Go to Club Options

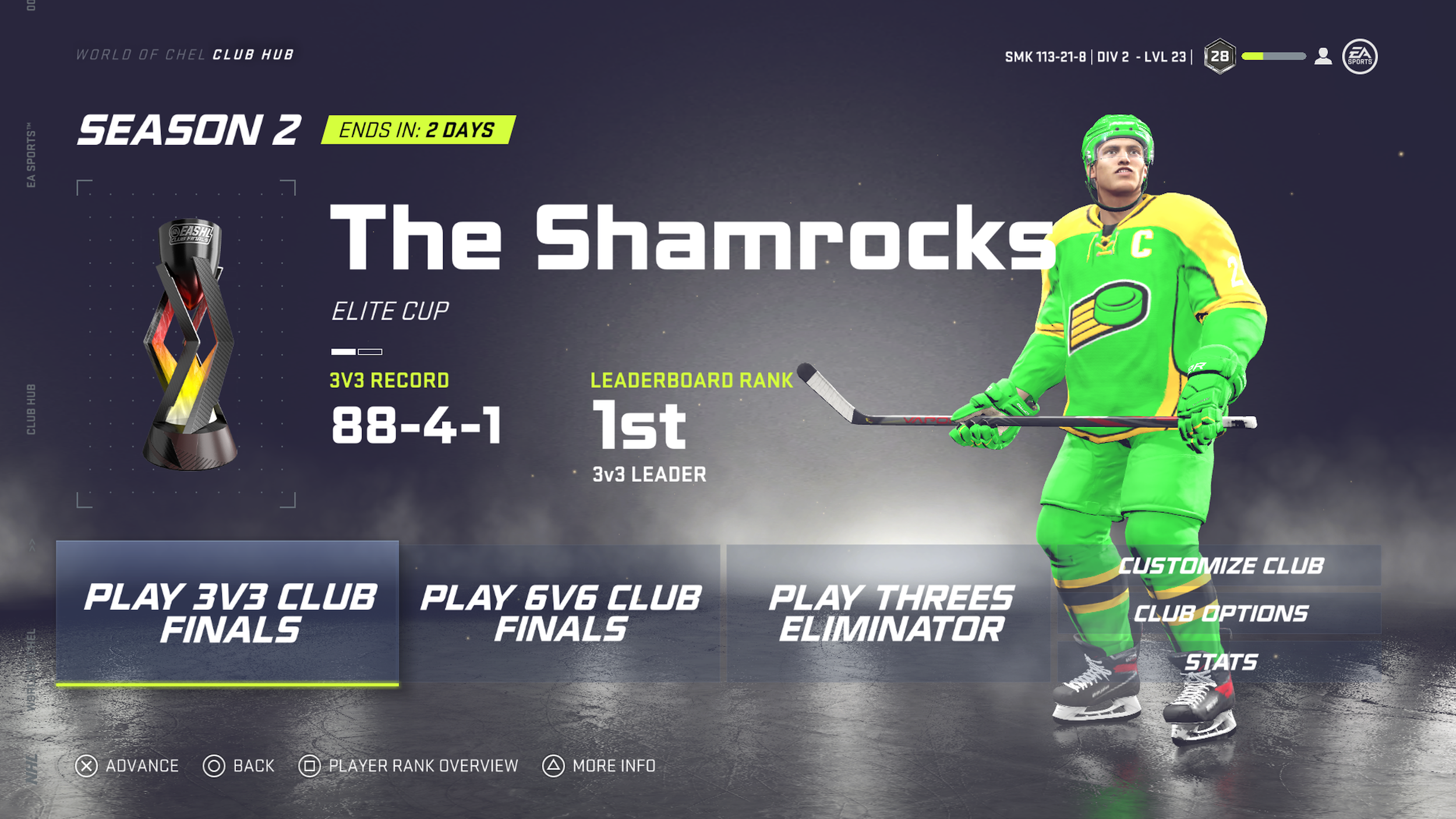pos(1221,613)
